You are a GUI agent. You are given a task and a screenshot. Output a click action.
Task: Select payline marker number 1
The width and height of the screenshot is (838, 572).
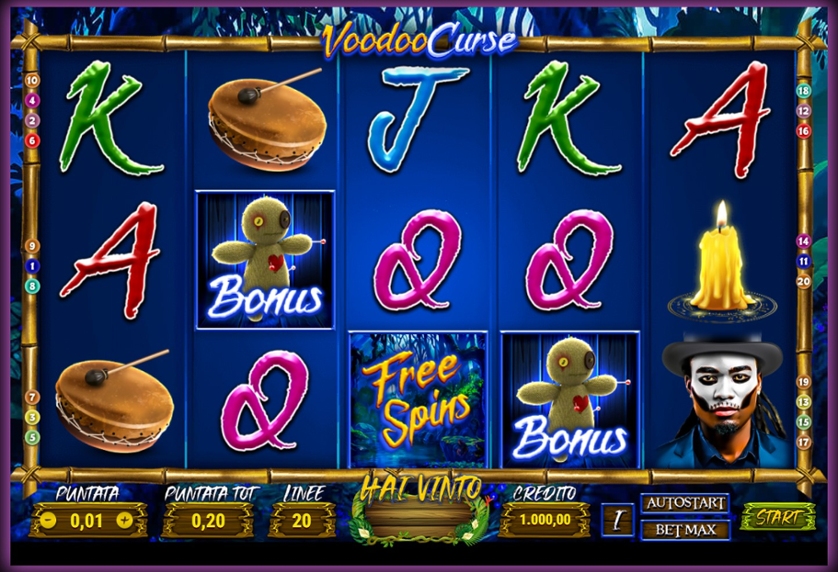[x=32, y=266]
